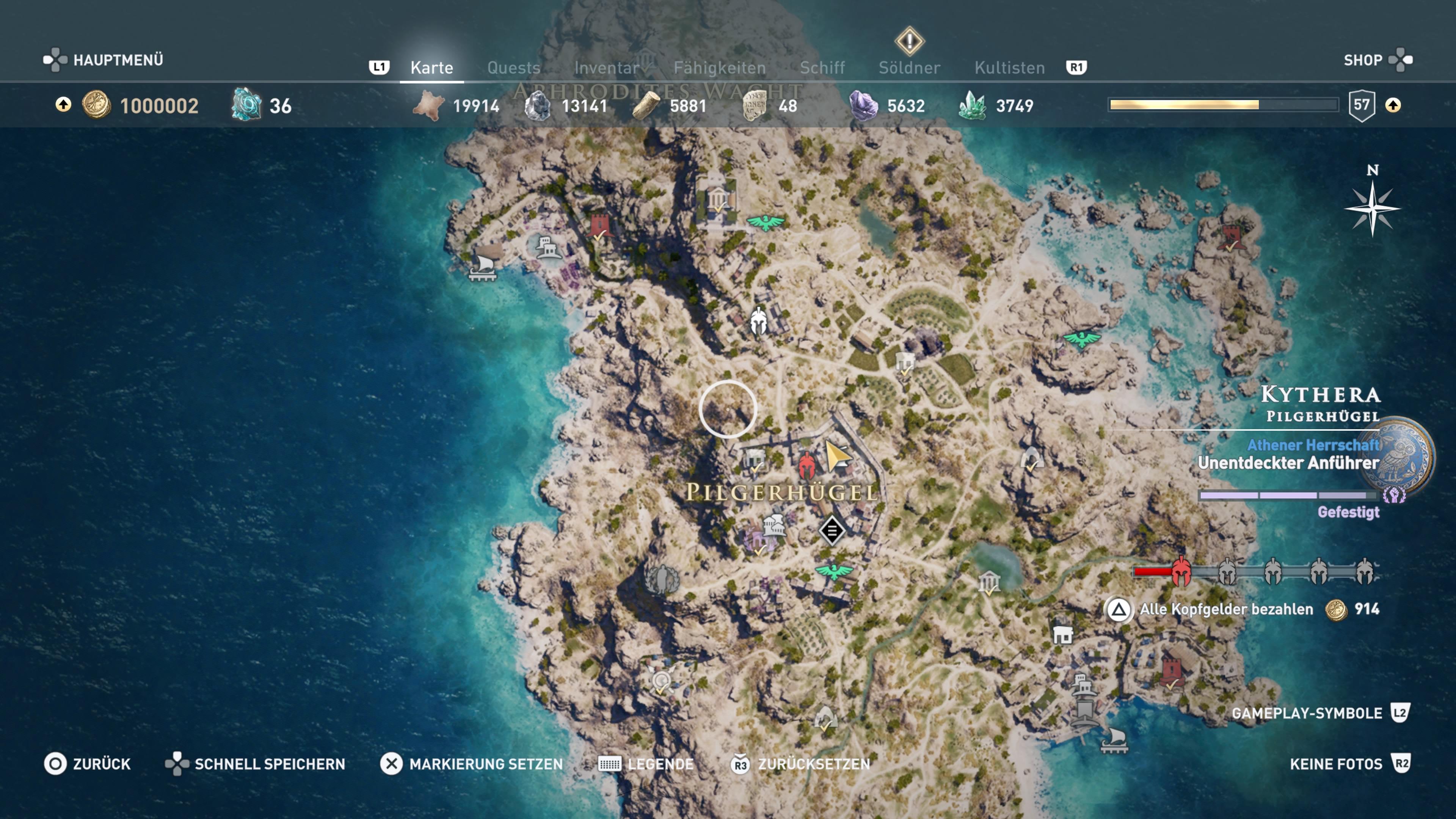Click the Markierung Setzen option
This screenshot has height=819, width=1456.
(x=472, y=764)
